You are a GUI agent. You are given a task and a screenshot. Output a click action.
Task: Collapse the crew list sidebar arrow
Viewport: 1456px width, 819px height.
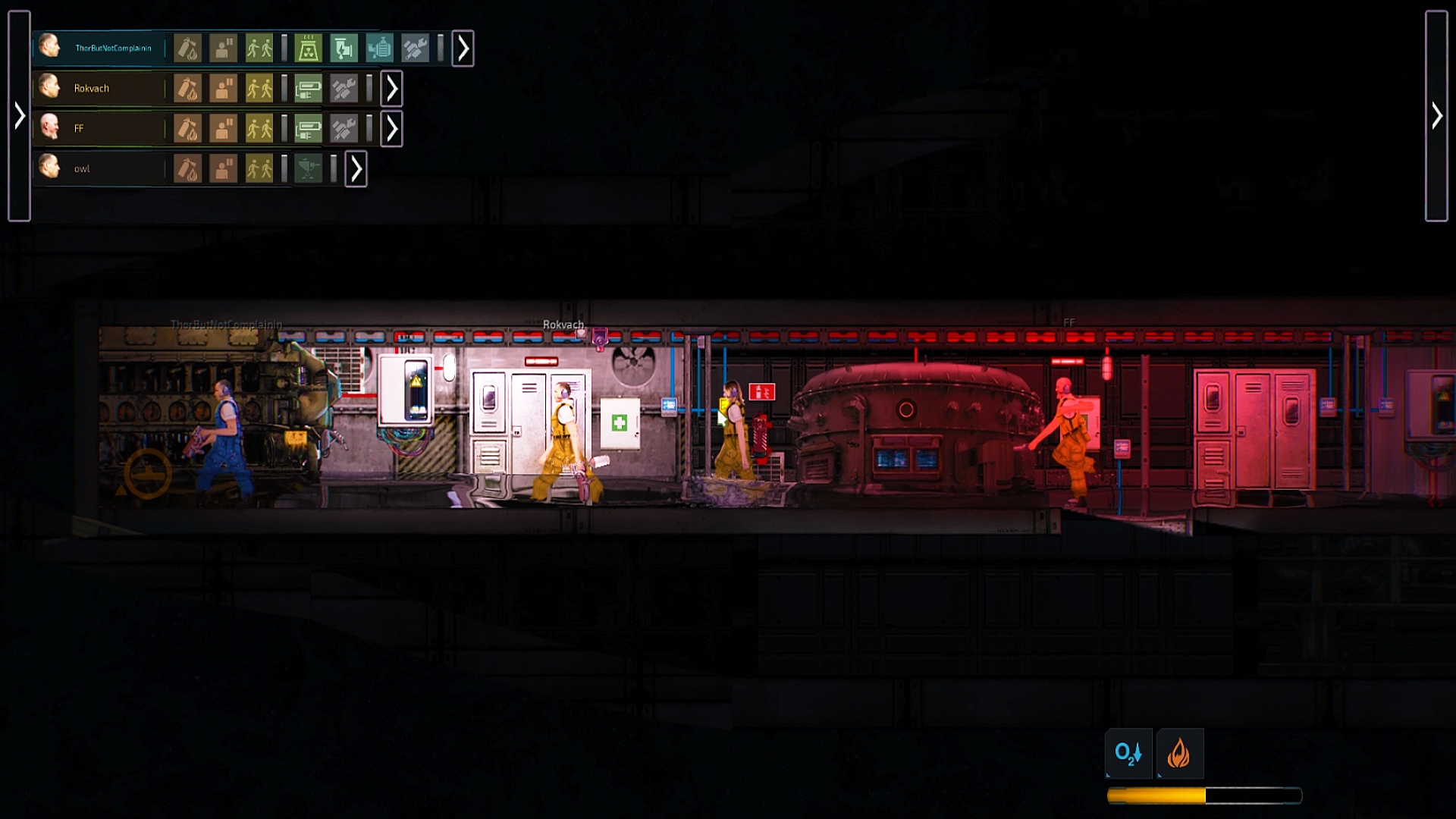tap(19, 115)
